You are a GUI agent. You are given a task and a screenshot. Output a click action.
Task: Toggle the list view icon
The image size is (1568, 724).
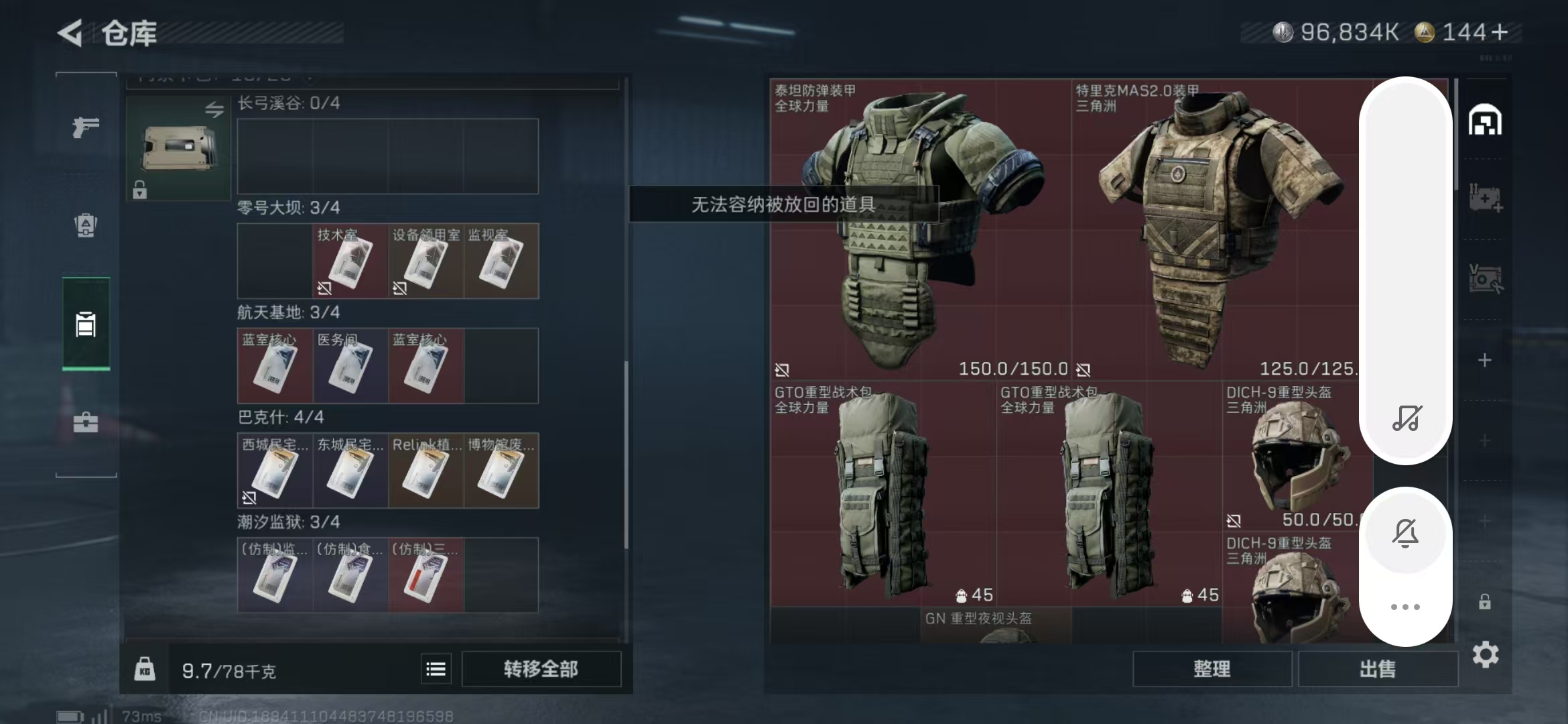click(x=436, y=669)
